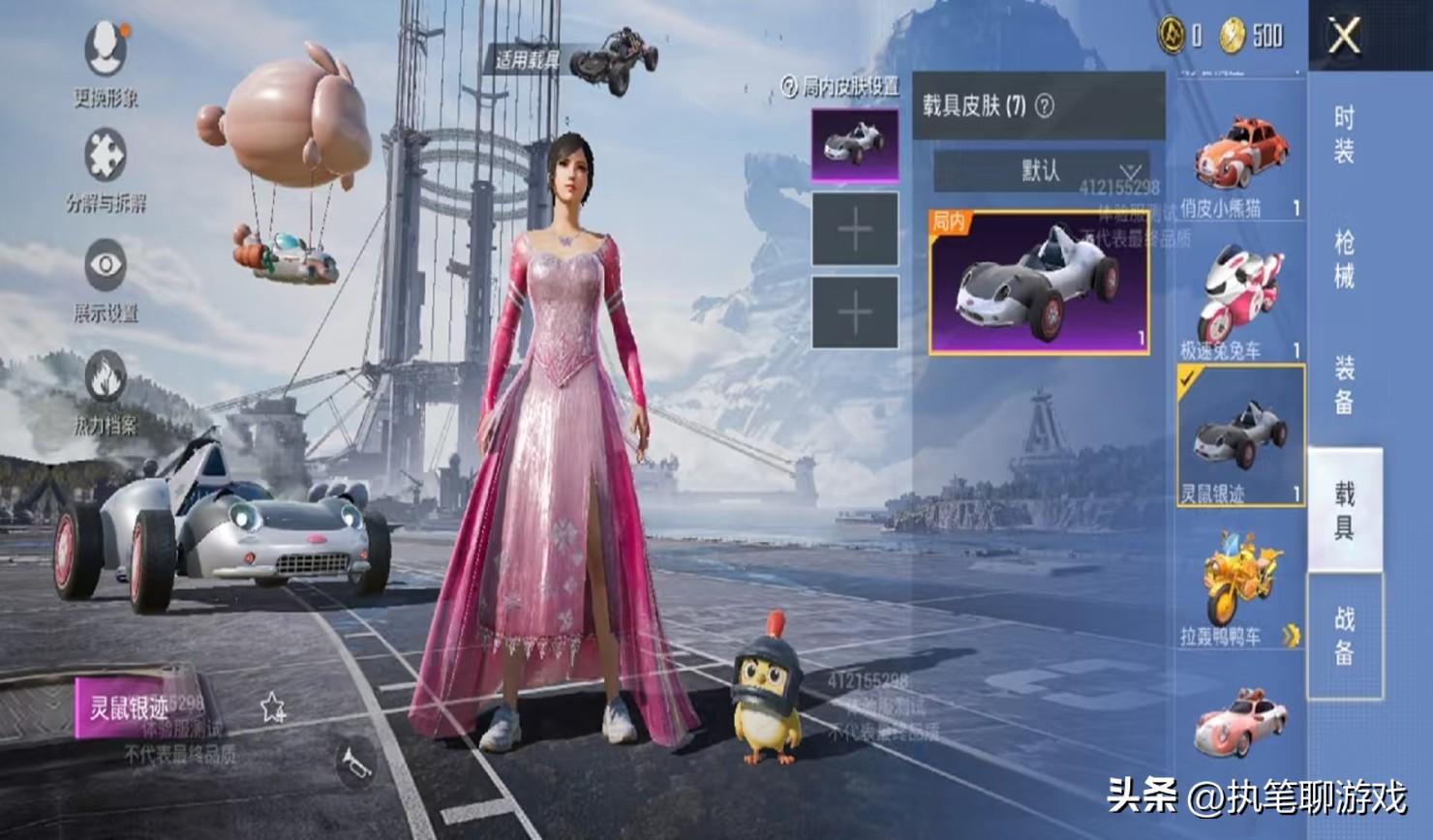Click the horn icon near the kart
Screen dimensions: 1433x840
[x=355, y=765]
